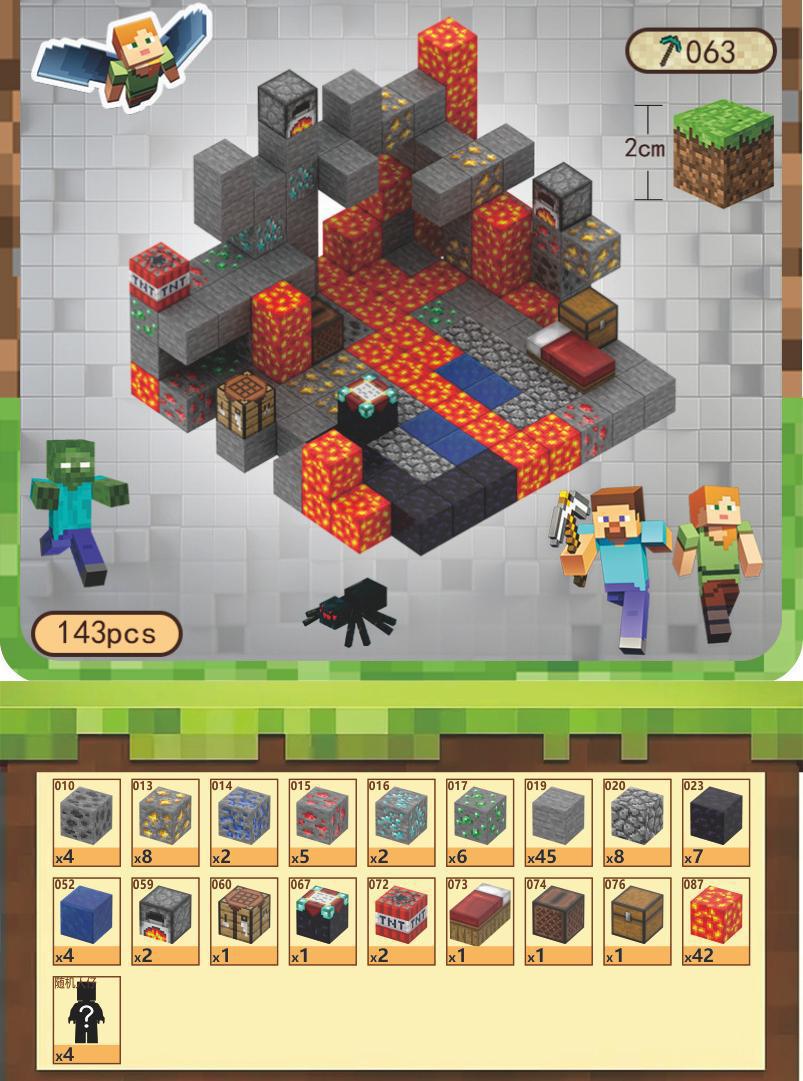Select the emerald ore block slot 017
The width and height of the screenshot is (803, 1081).
(480, 822)
